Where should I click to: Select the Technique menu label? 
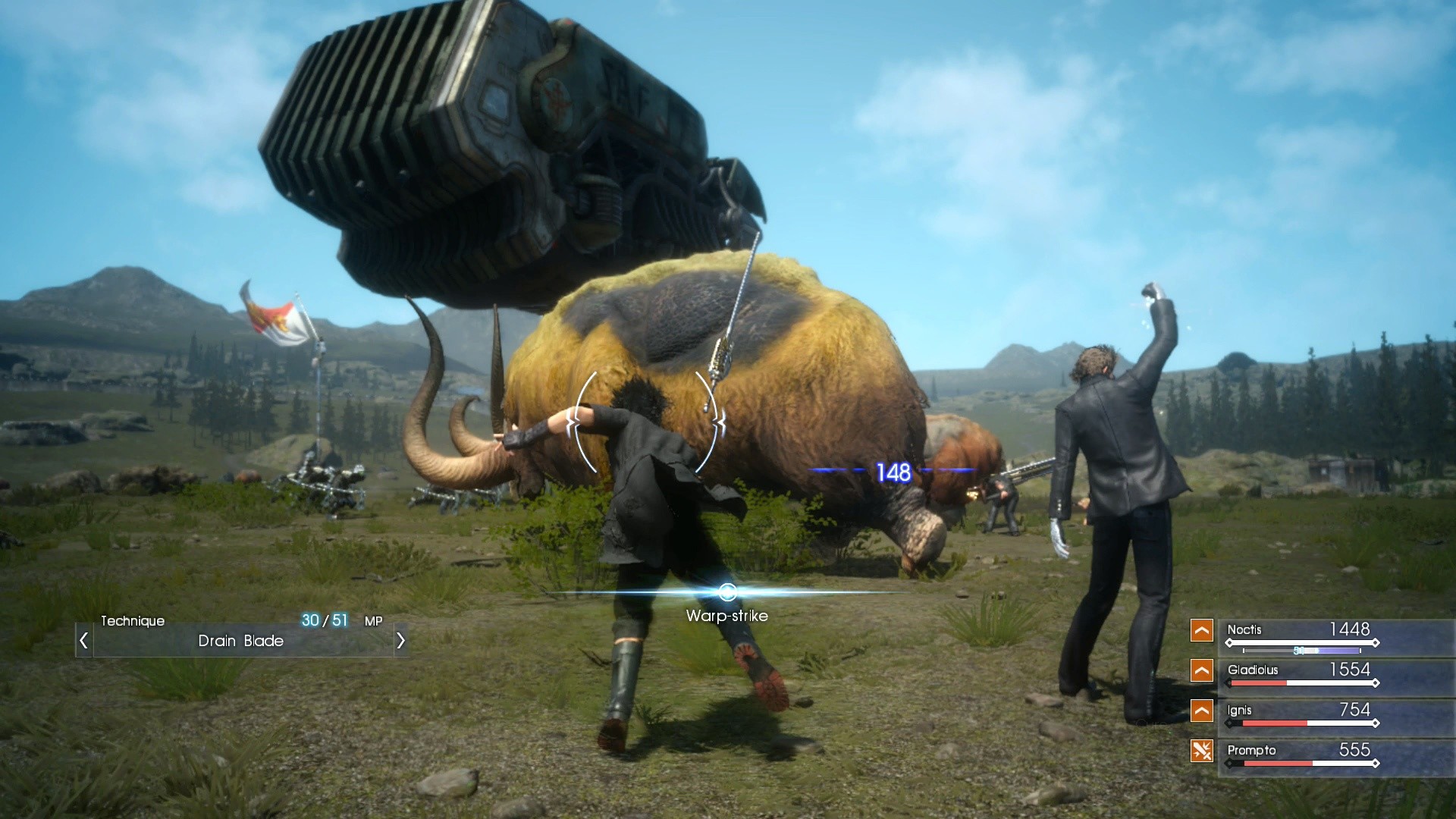click(x=133, y=620)
